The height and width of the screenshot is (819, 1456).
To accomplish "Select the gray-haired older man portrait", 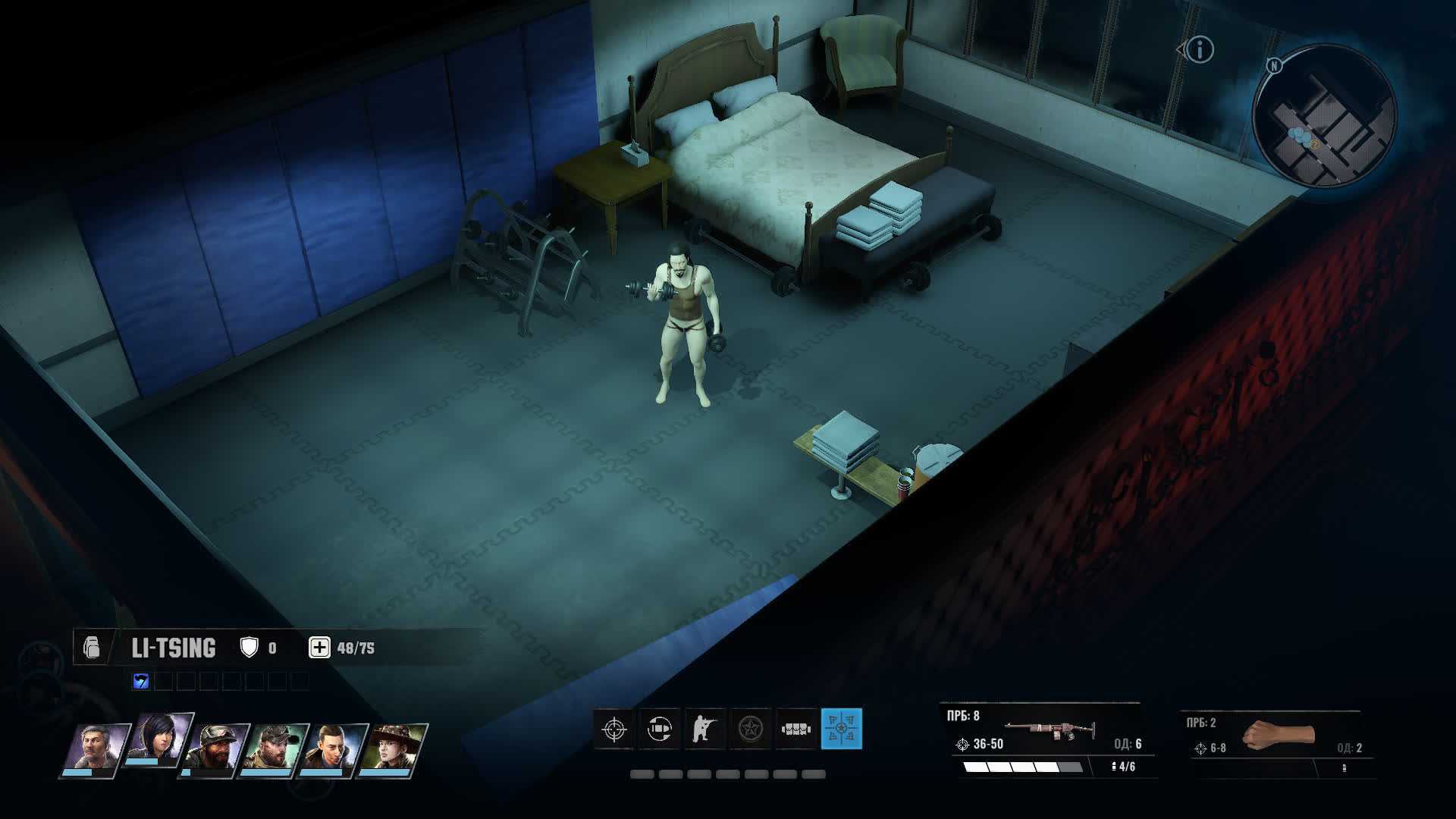I will [x=95, y=748].
